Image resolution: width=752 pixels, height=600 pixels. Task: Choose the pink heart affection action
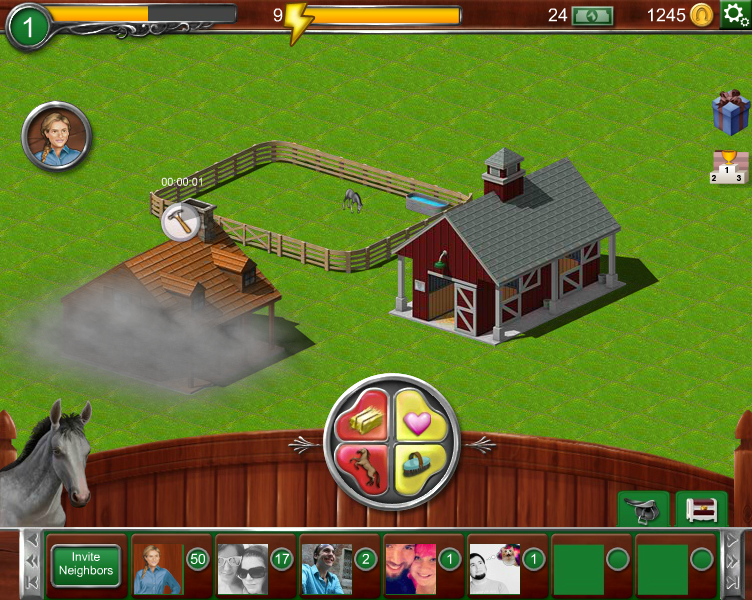[418, 415]
